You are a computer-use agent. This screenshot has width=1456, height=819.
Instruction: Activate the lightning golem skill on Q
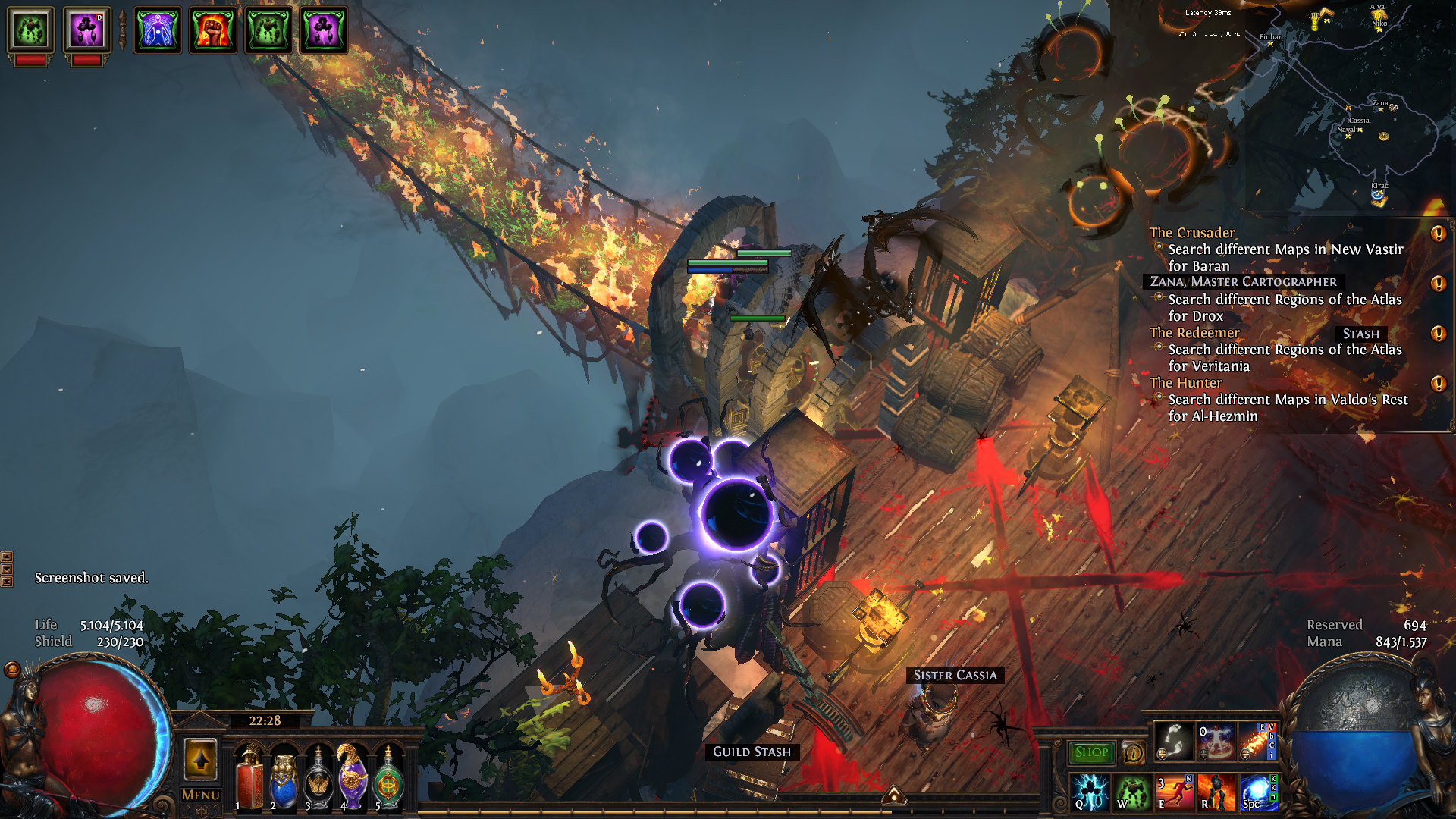point(1090,792)
